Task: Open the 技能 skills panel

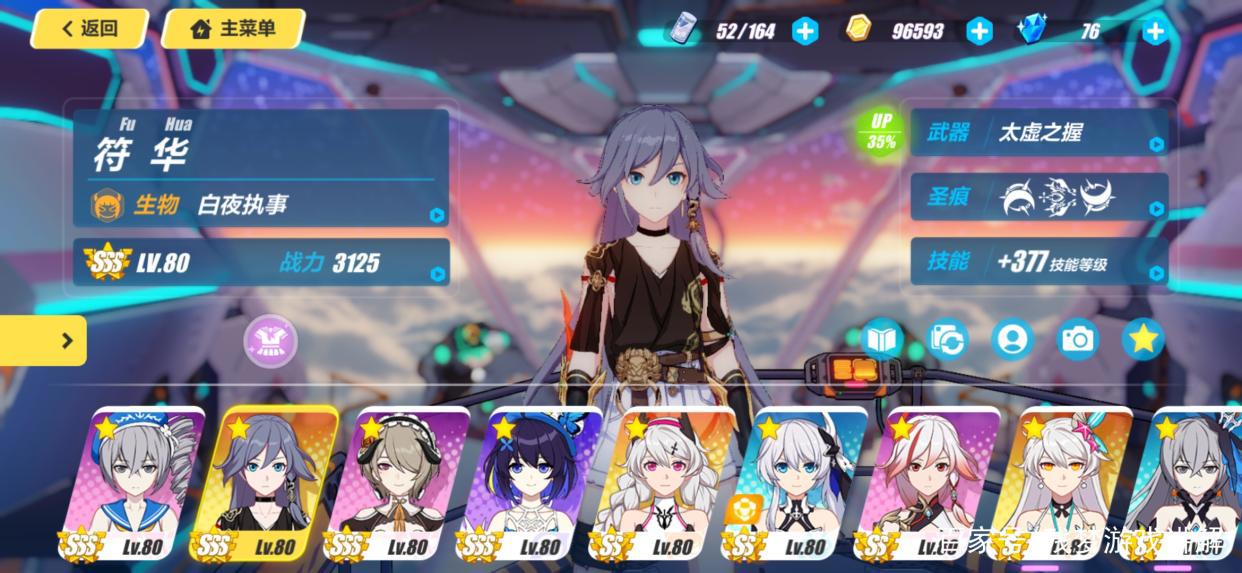Action: [x=1038, y=262]
